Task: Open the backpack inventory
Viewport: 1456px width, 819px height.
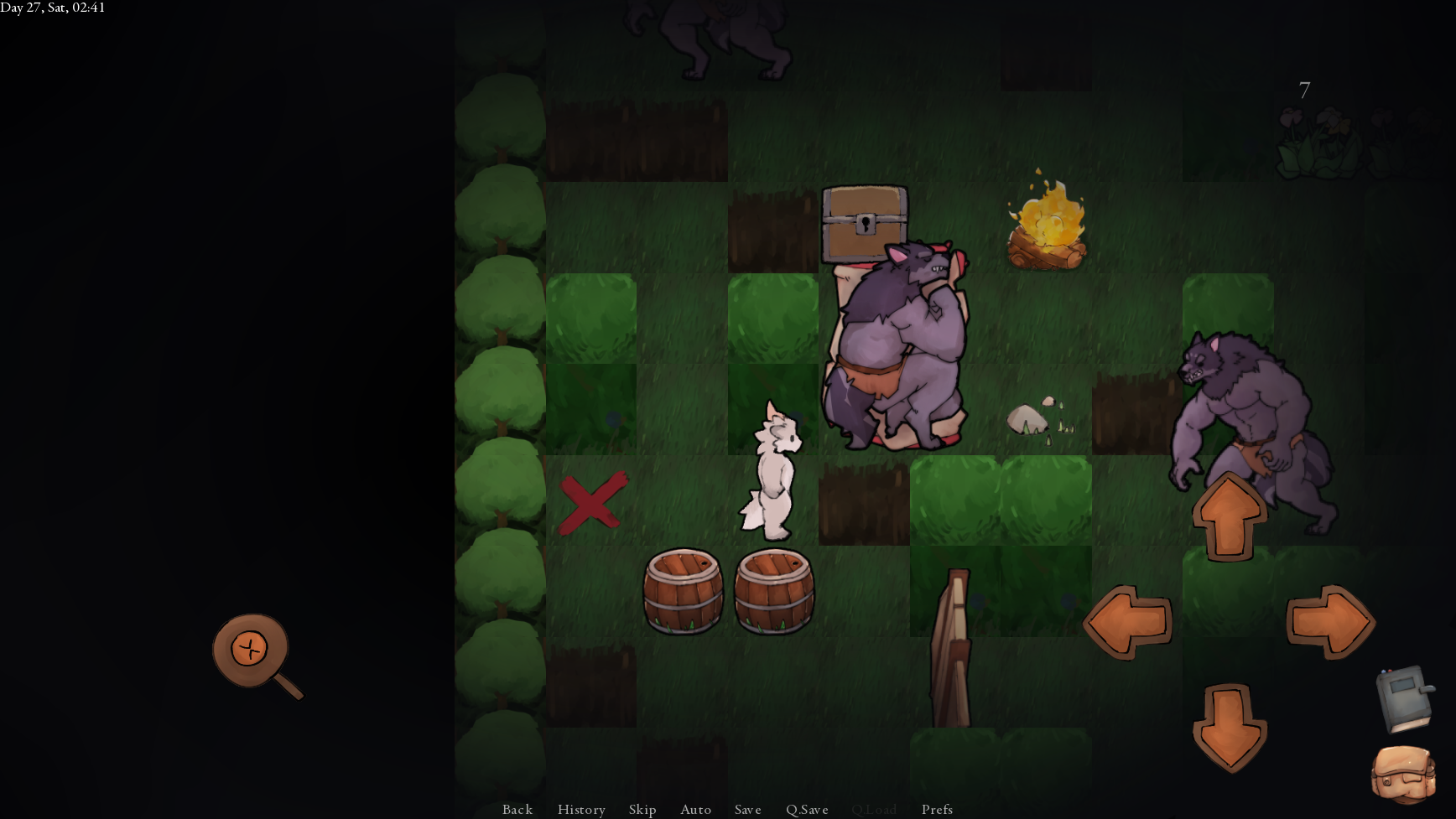Action: pyautogui.click(x=1403, y=775)
